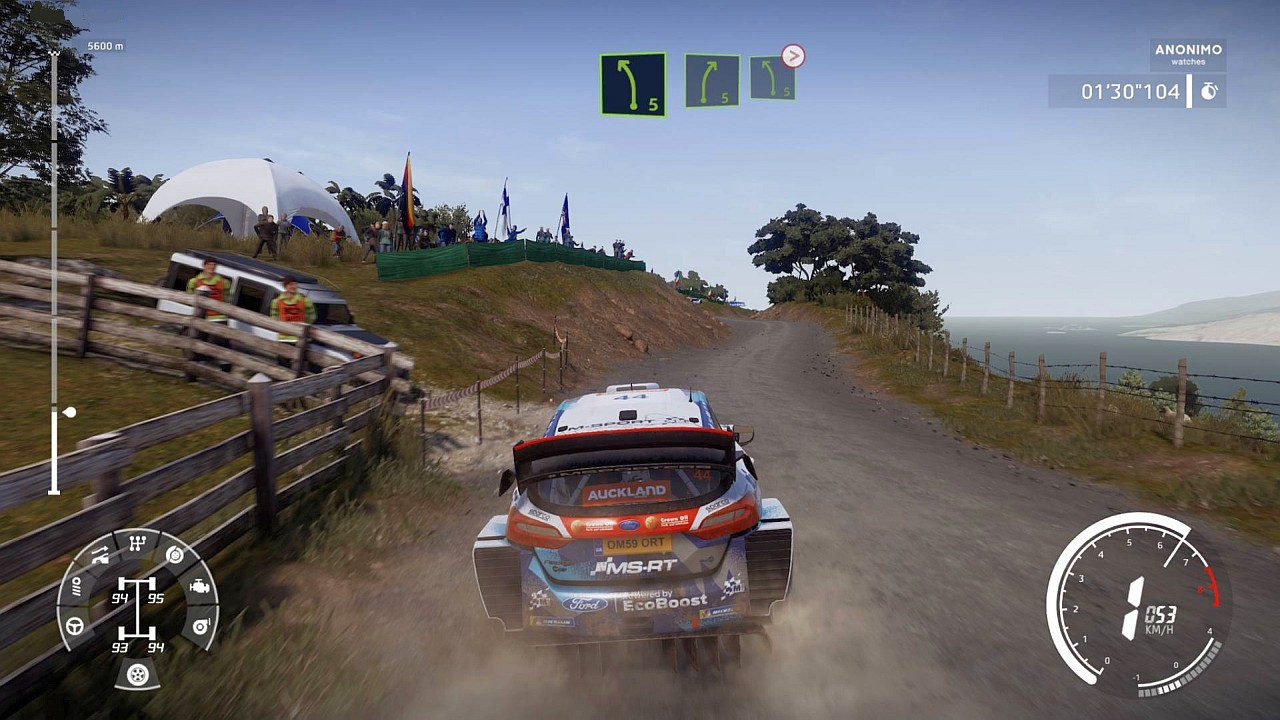Click the engine damage icon
Image resolution: width=1280 pixels, height=720 pixels.
[x=199, y=587]
